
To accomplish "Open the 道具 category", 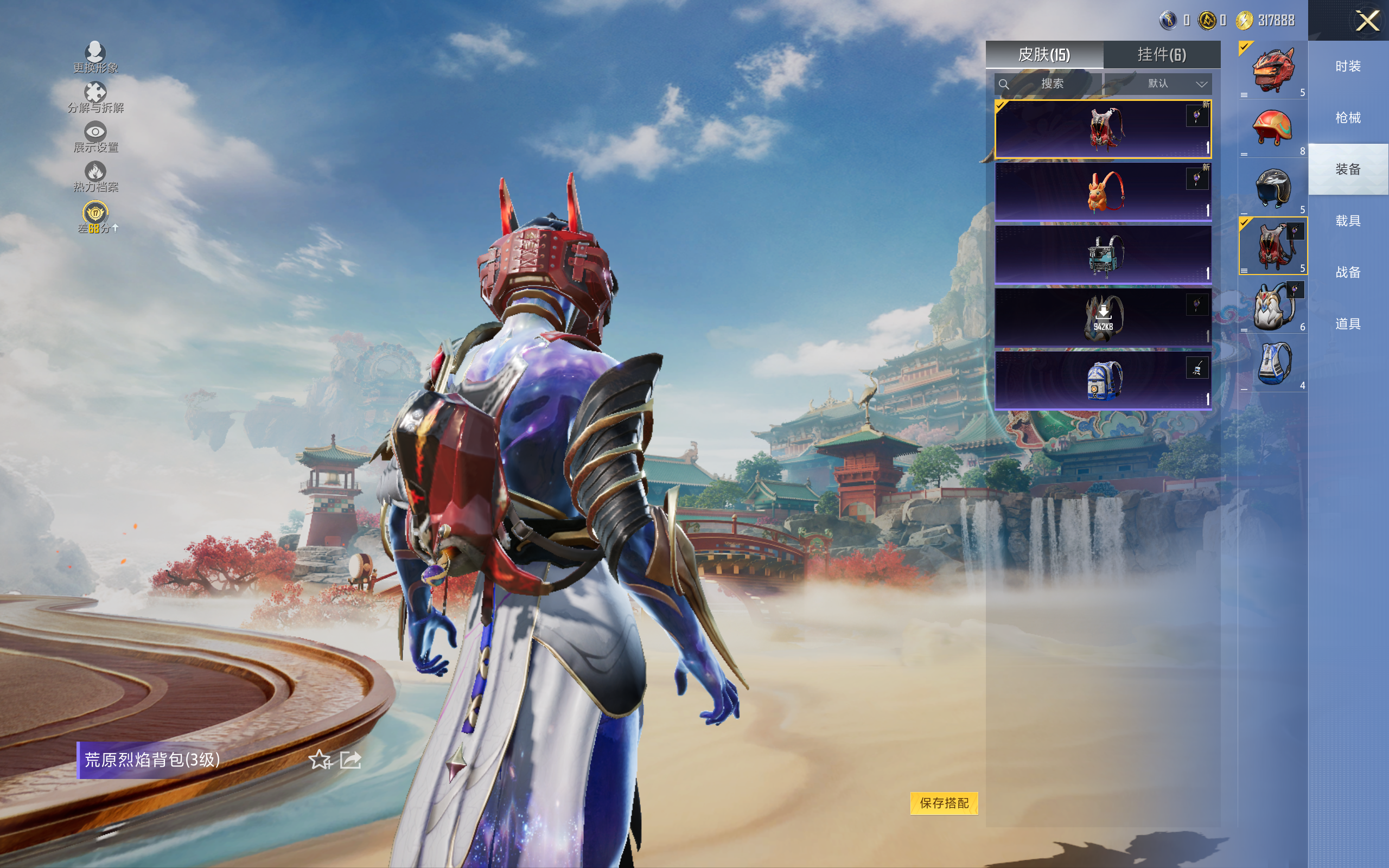I will [1348, 324].
